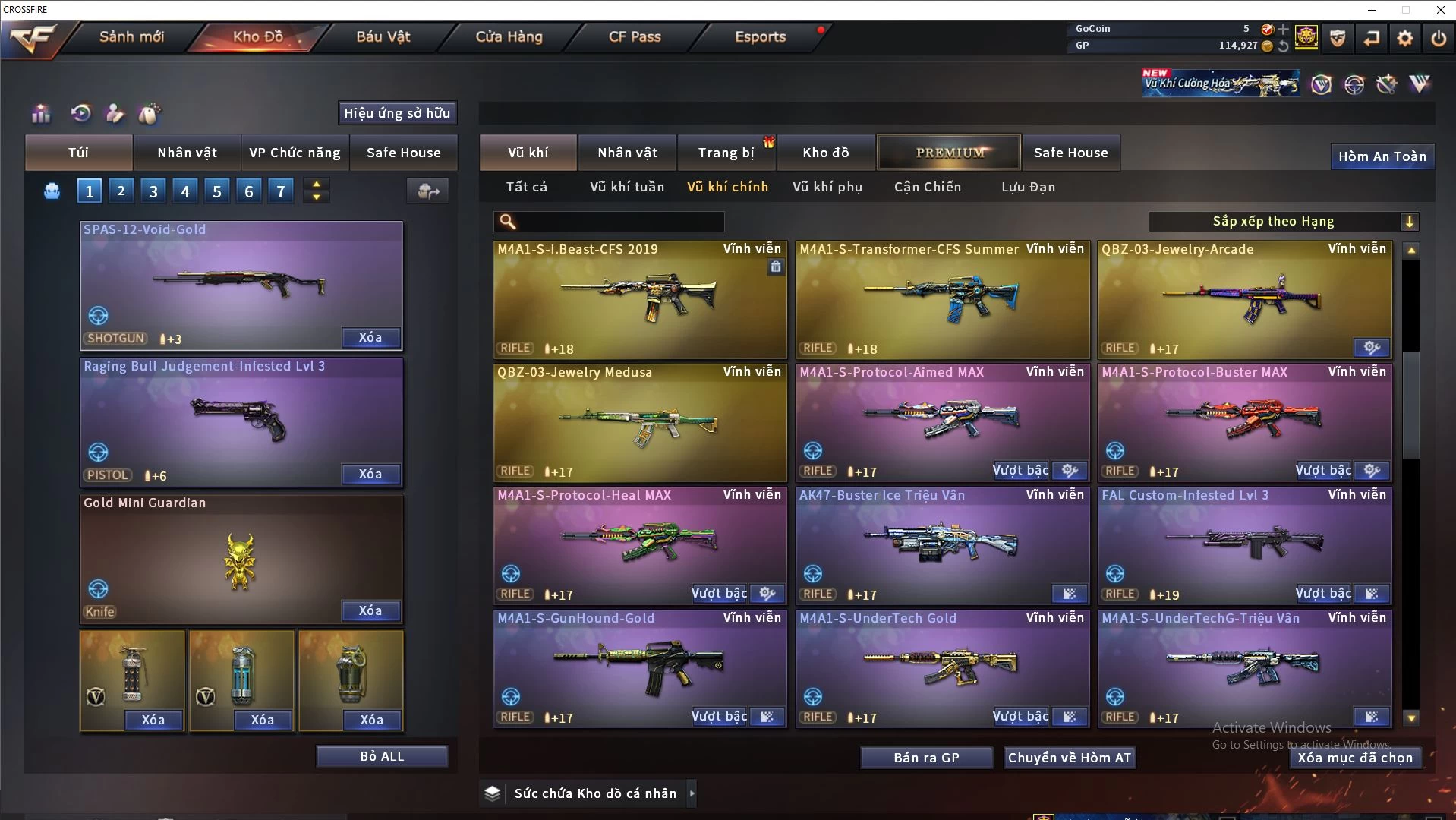Click Chuyển về Hòm AT button

coord(1070,758)
